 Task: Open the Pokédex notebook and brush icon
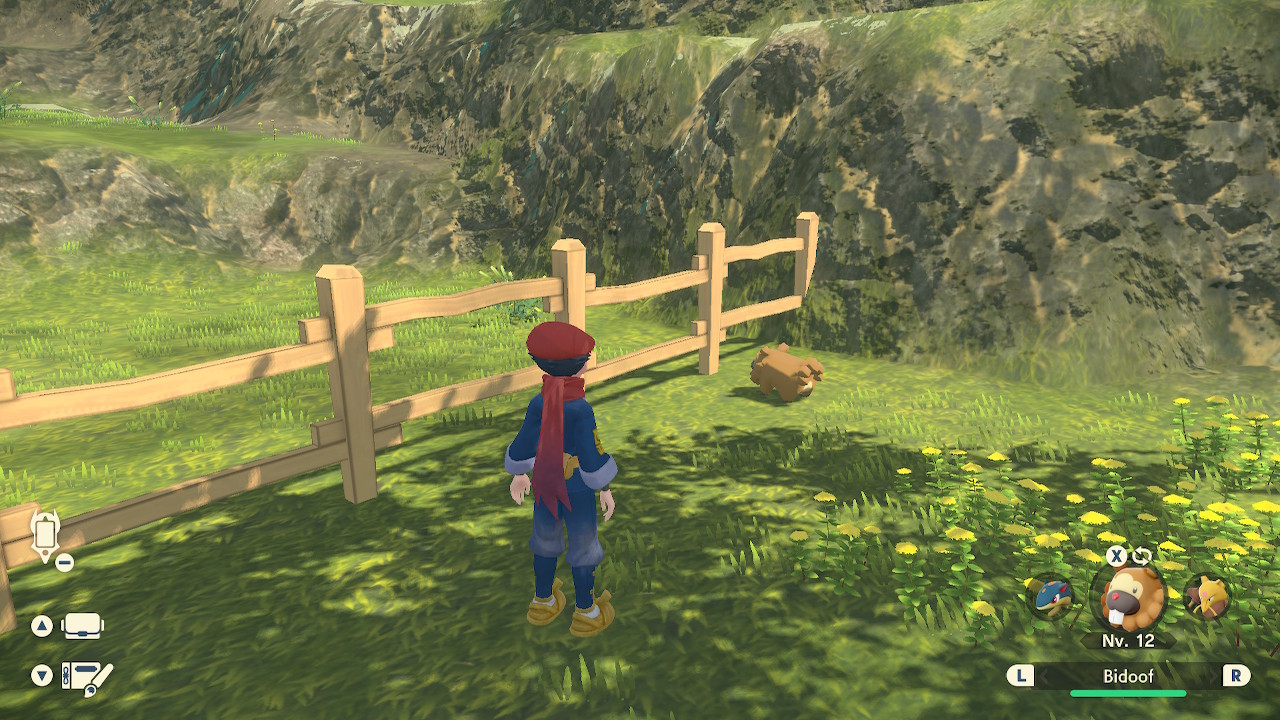[87, 677]
